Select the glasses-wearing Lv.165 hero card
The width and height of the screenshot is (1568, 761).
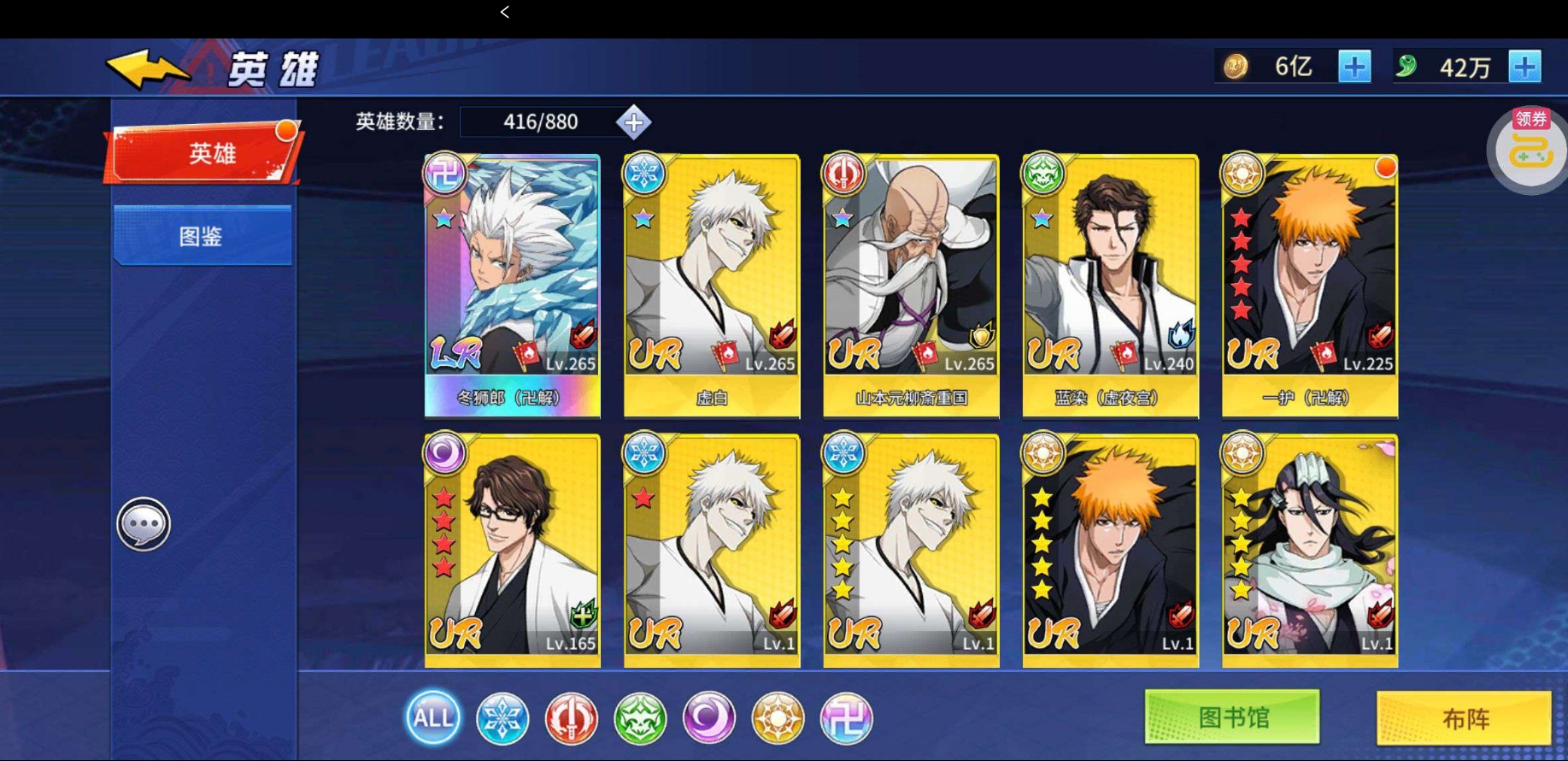(x=512, y=550)
